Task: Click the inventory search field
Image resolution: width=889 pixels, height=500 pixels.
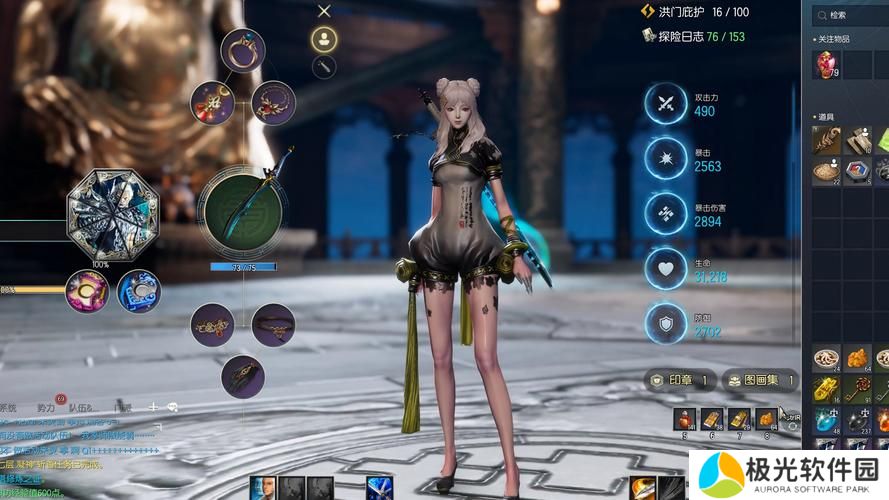Action: click(x=850, y=15)
